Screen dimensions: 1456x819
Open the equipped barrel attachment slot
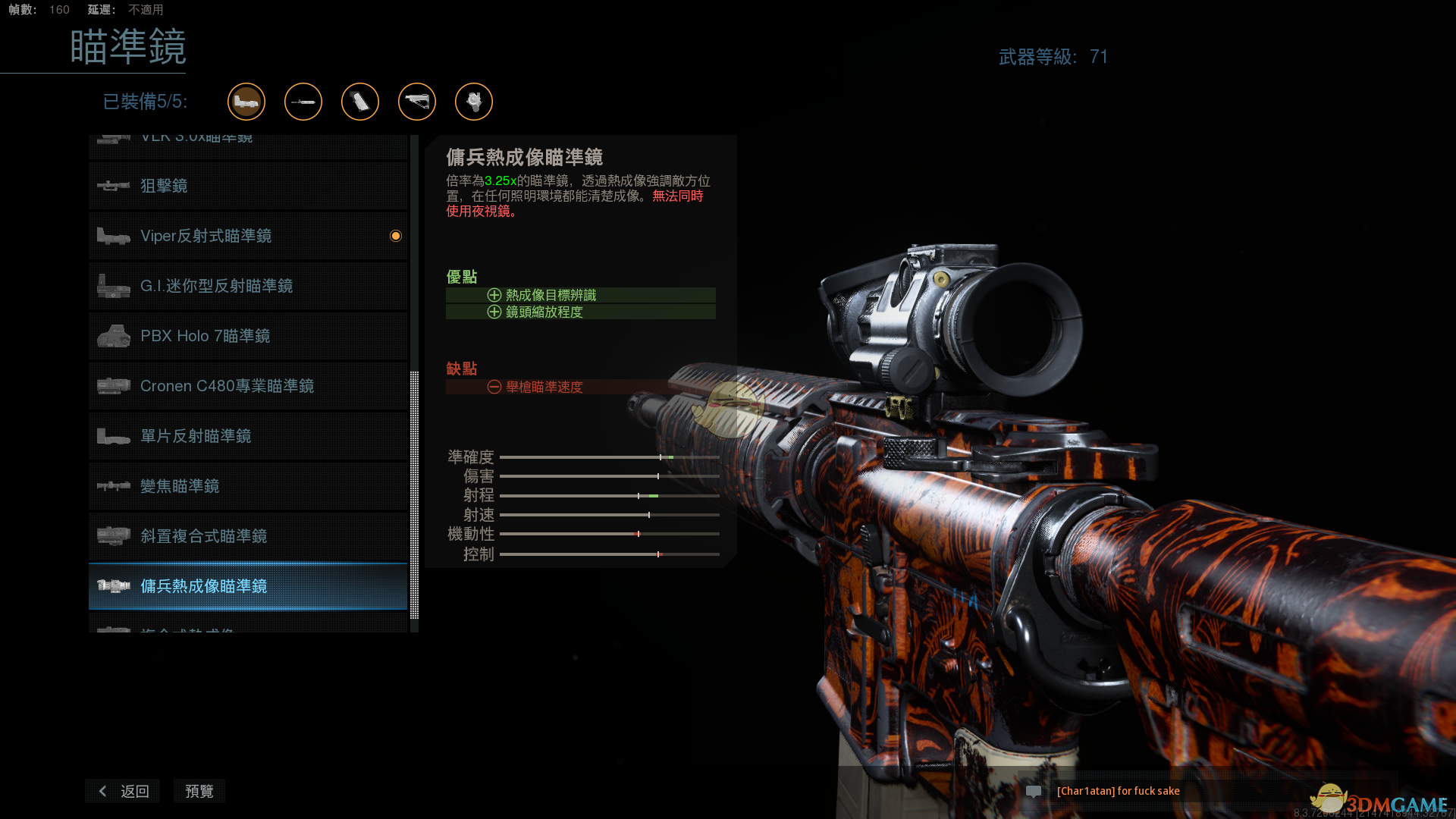[x=303, y=102]
